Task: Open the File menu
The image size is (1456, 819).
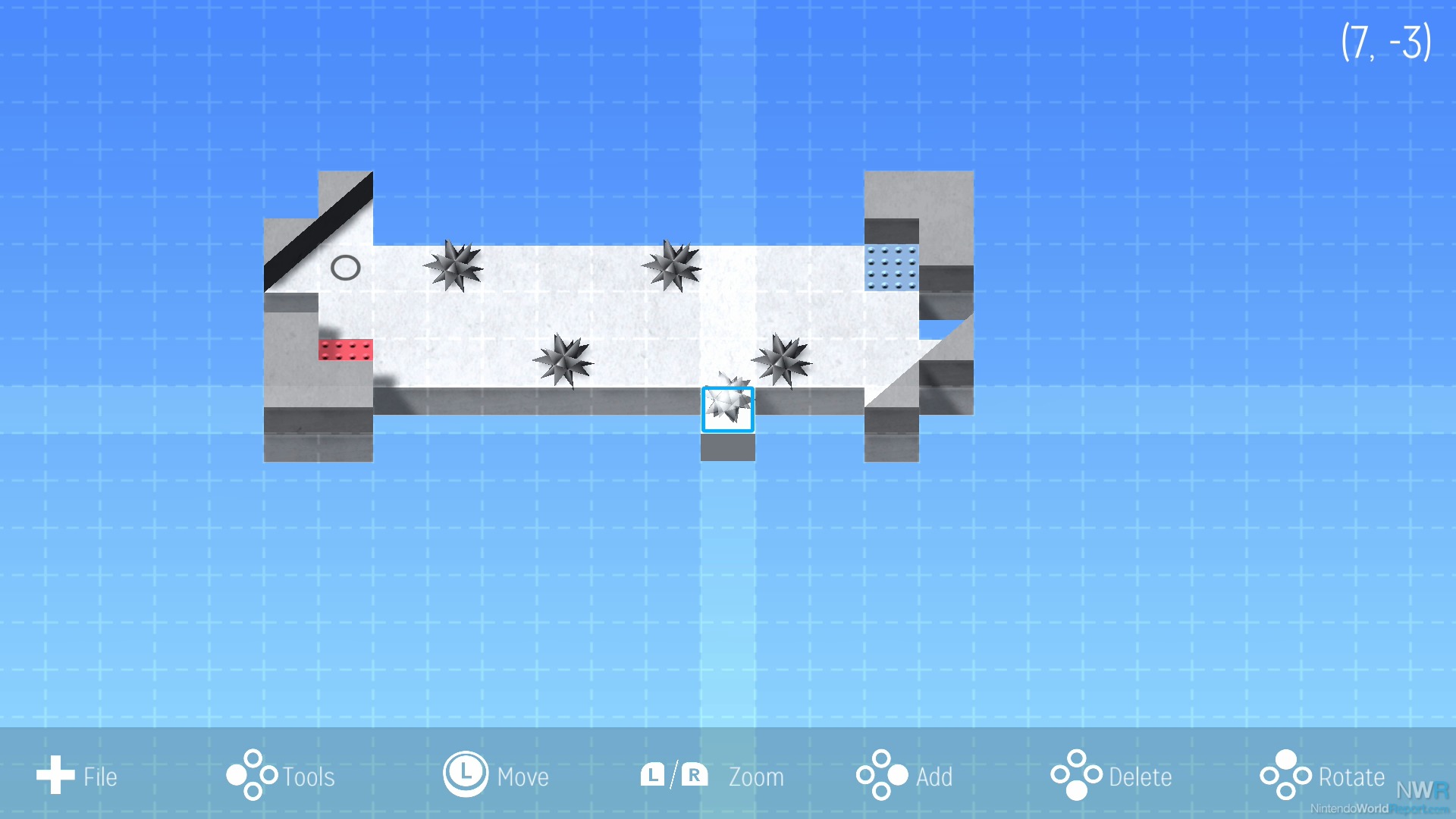Action: coord(77,776)
